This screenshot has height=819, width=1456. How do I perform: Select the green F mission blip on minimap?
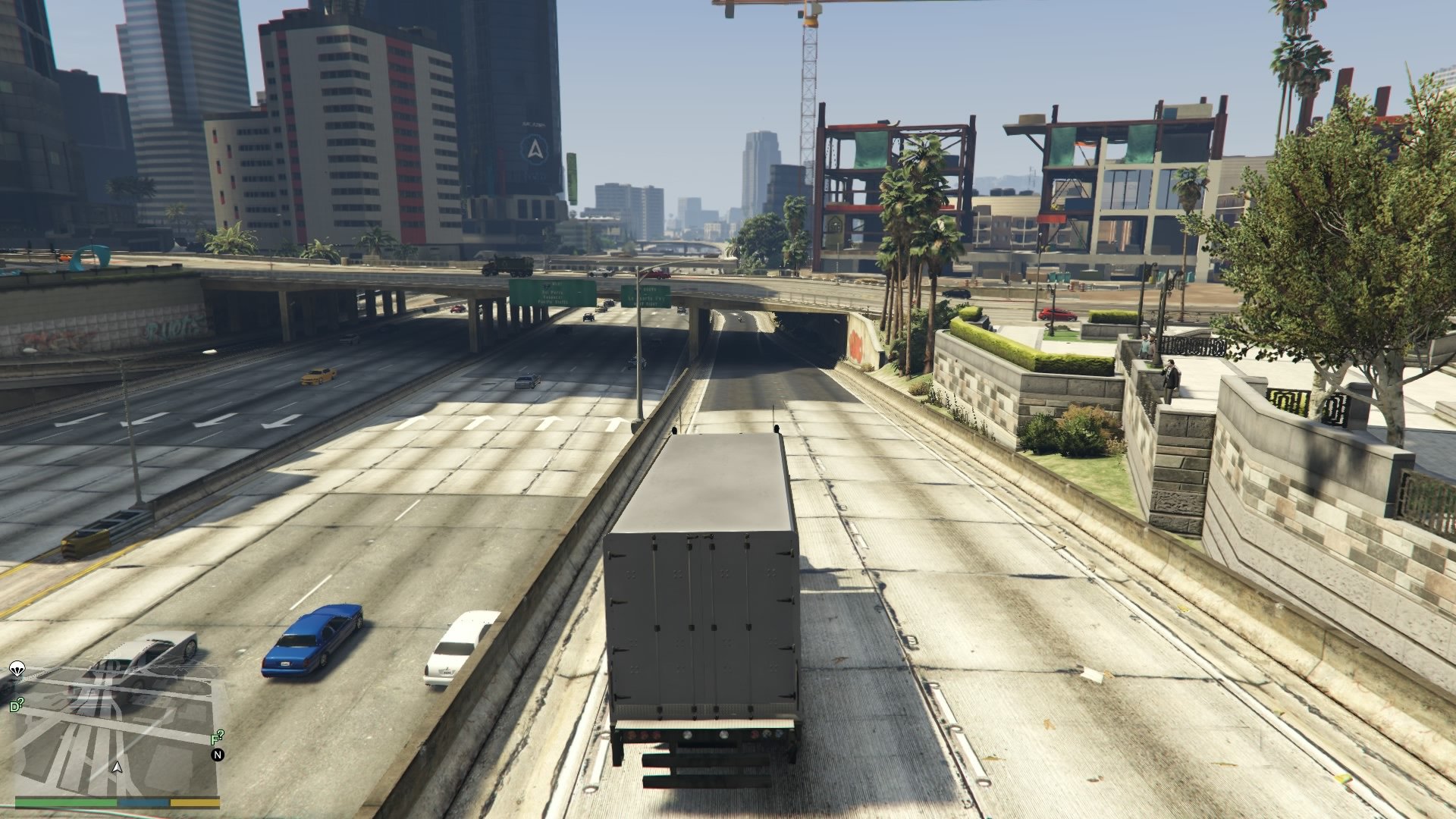pyautogui.click(x=217, y=738)
